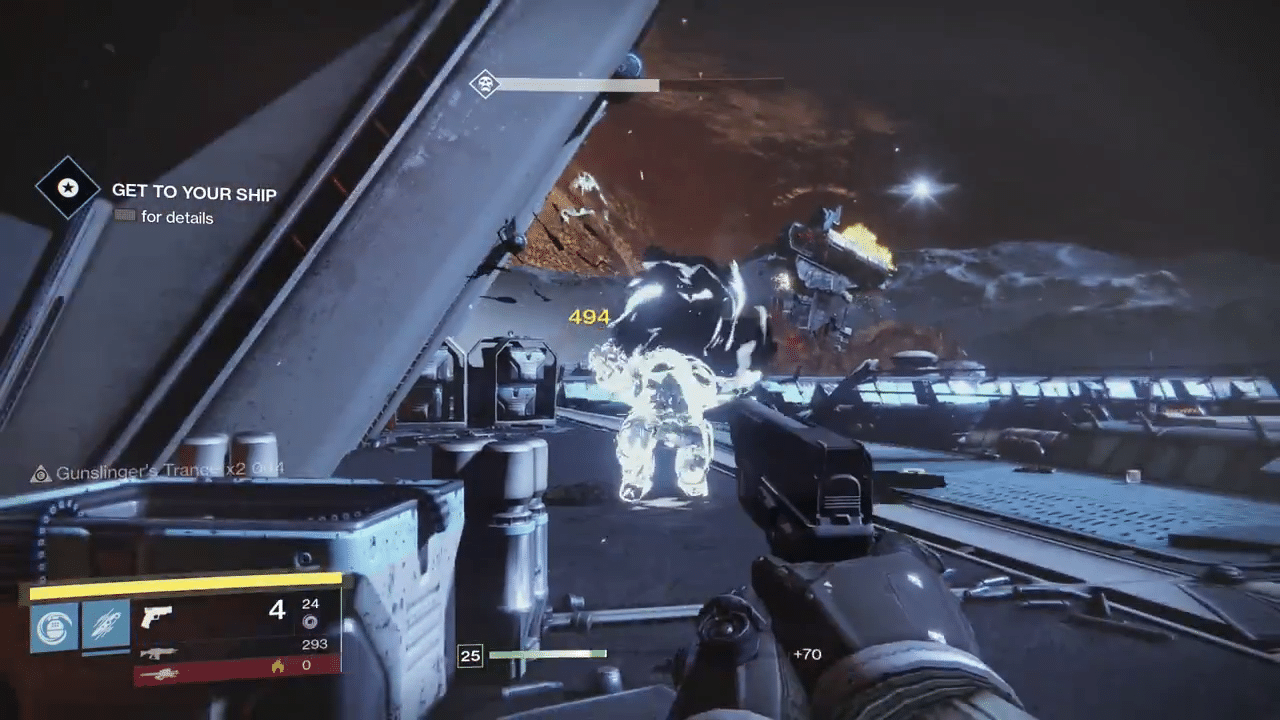Click the boss skull icon
Viewport: 1280px width, 720px height.
point(485,84)
